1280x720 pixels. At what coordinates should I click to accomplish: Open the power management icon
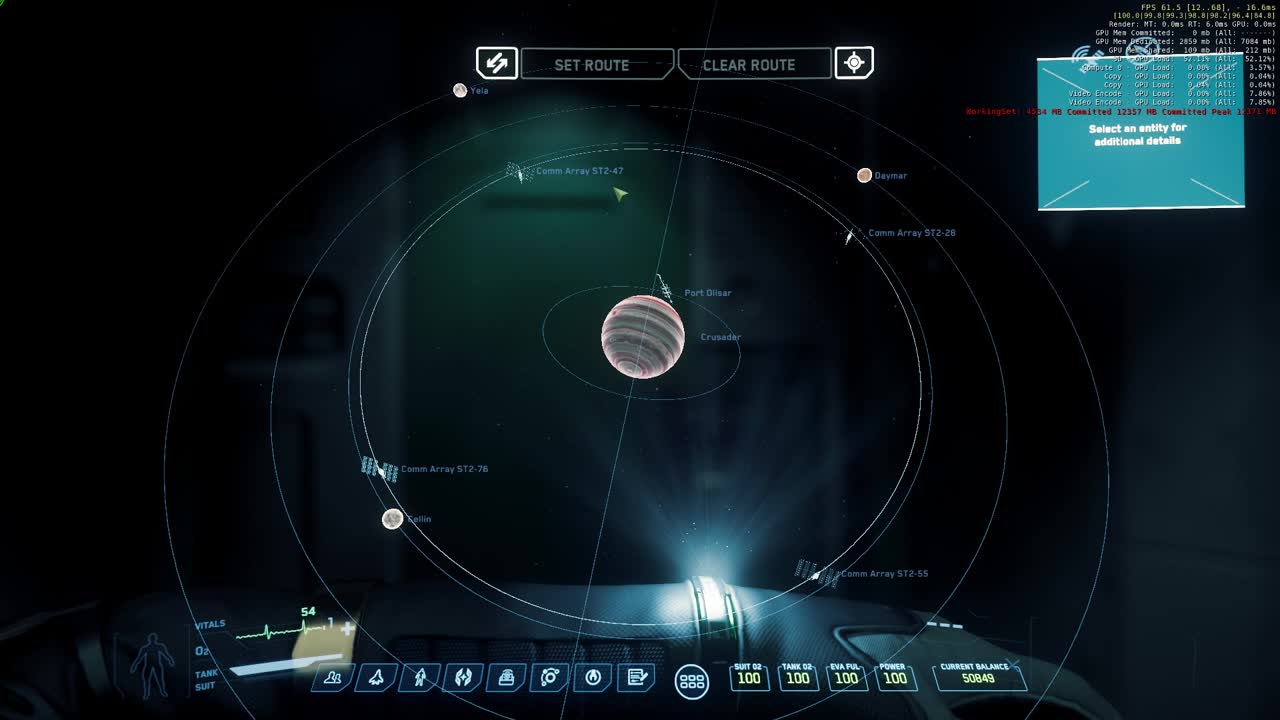pos(593,679)
